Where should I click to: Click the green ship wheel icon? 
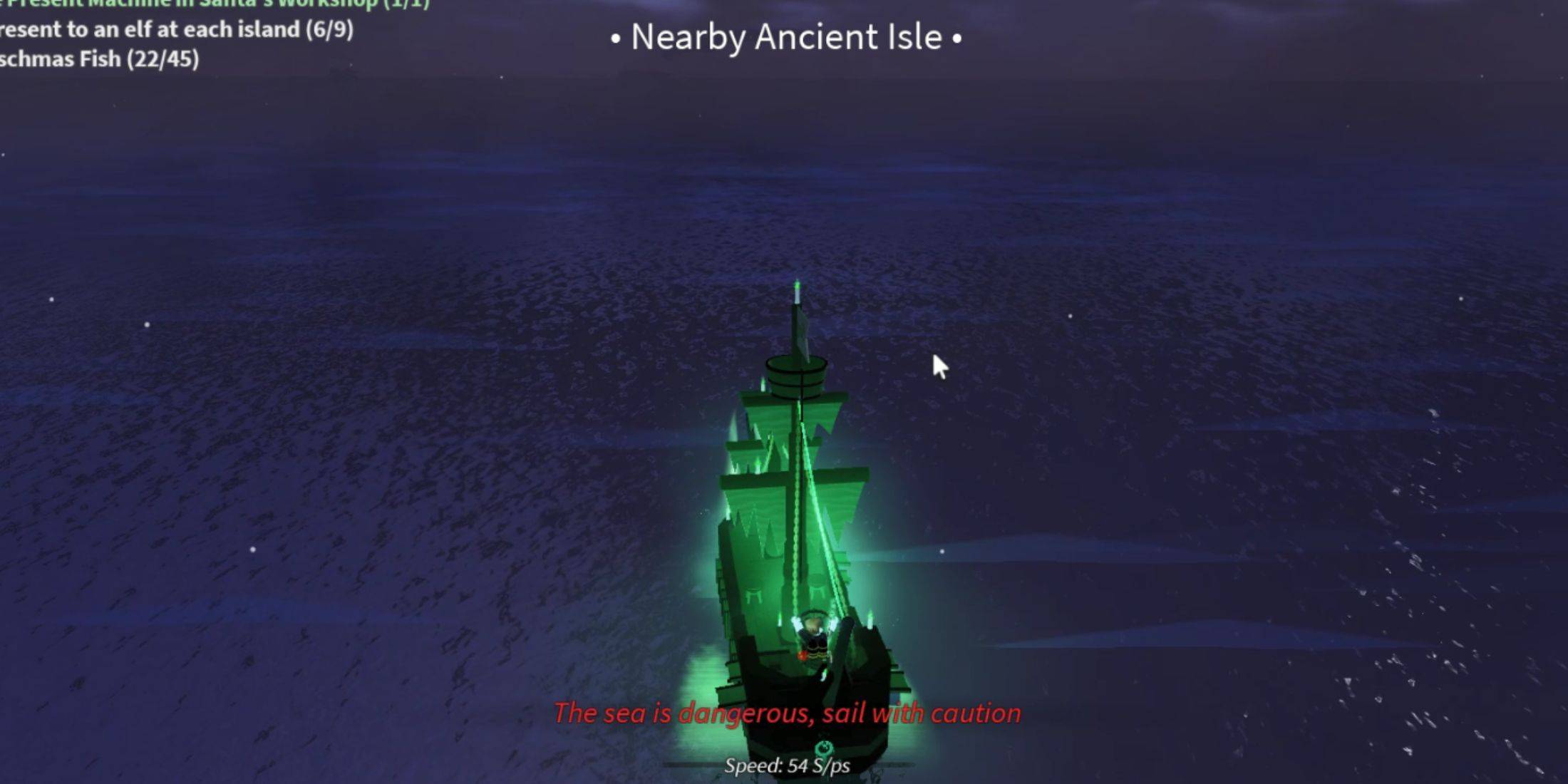tap(824, 749)
